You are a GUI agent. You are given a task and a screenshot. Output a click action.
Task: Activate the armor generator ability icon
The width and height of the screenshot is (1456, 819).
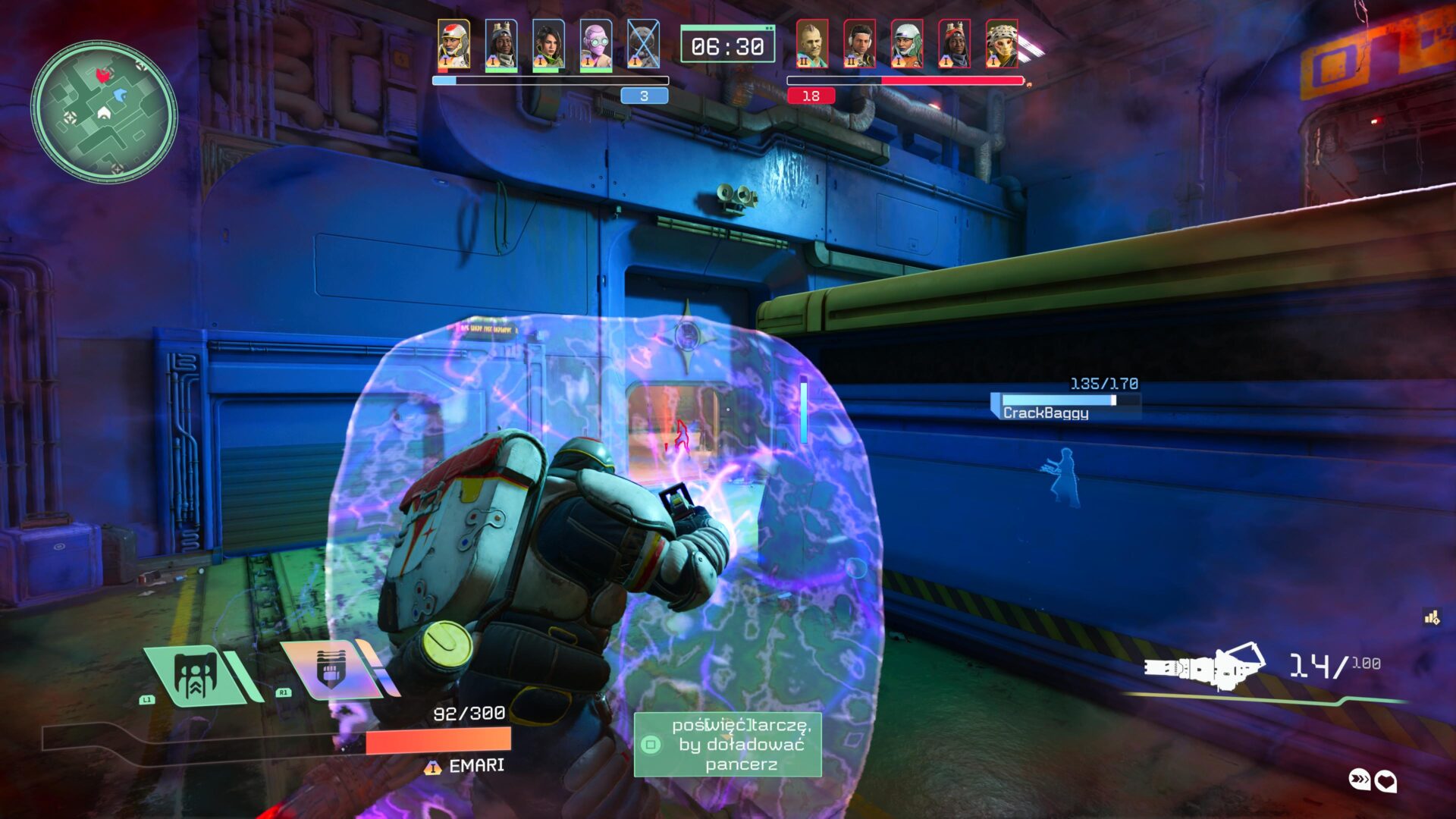click(x=199, y=675)
